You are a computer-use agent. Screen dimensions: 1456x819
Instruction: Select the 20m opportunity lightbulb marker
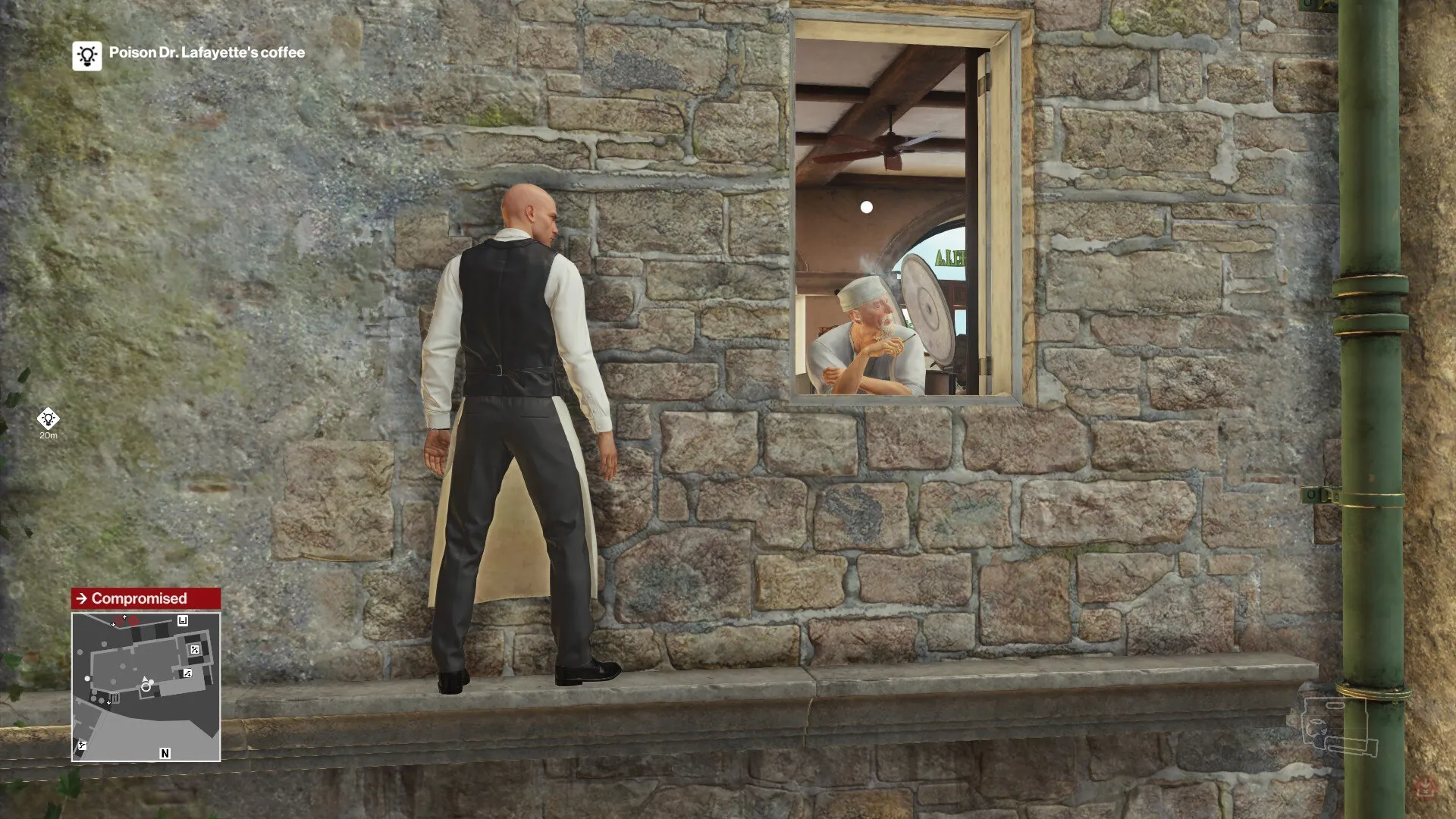[x=48, y=419]
